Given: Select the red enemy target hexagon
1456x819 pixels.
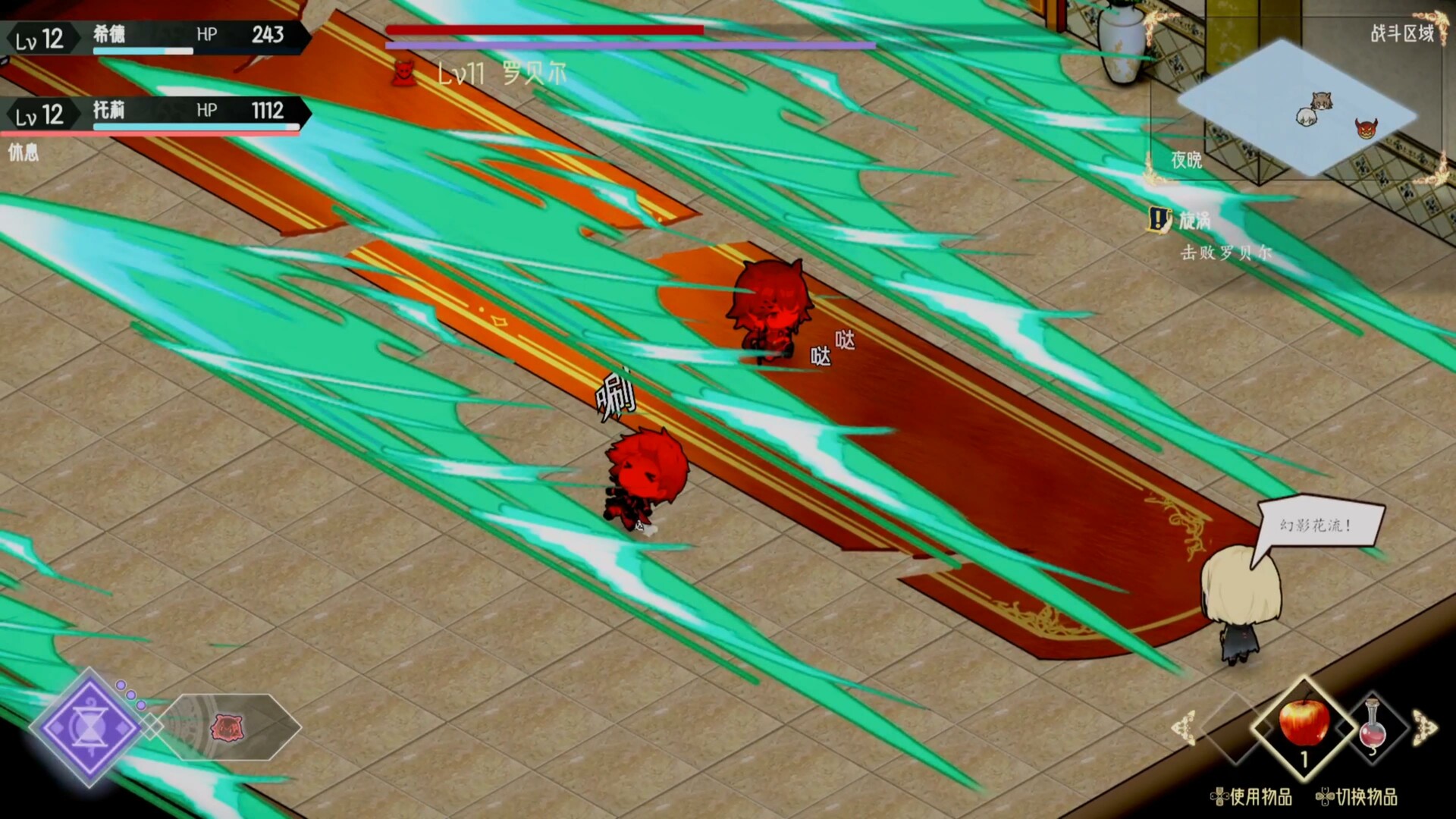Looking at the screenshot, I should (x=227, y=727).
